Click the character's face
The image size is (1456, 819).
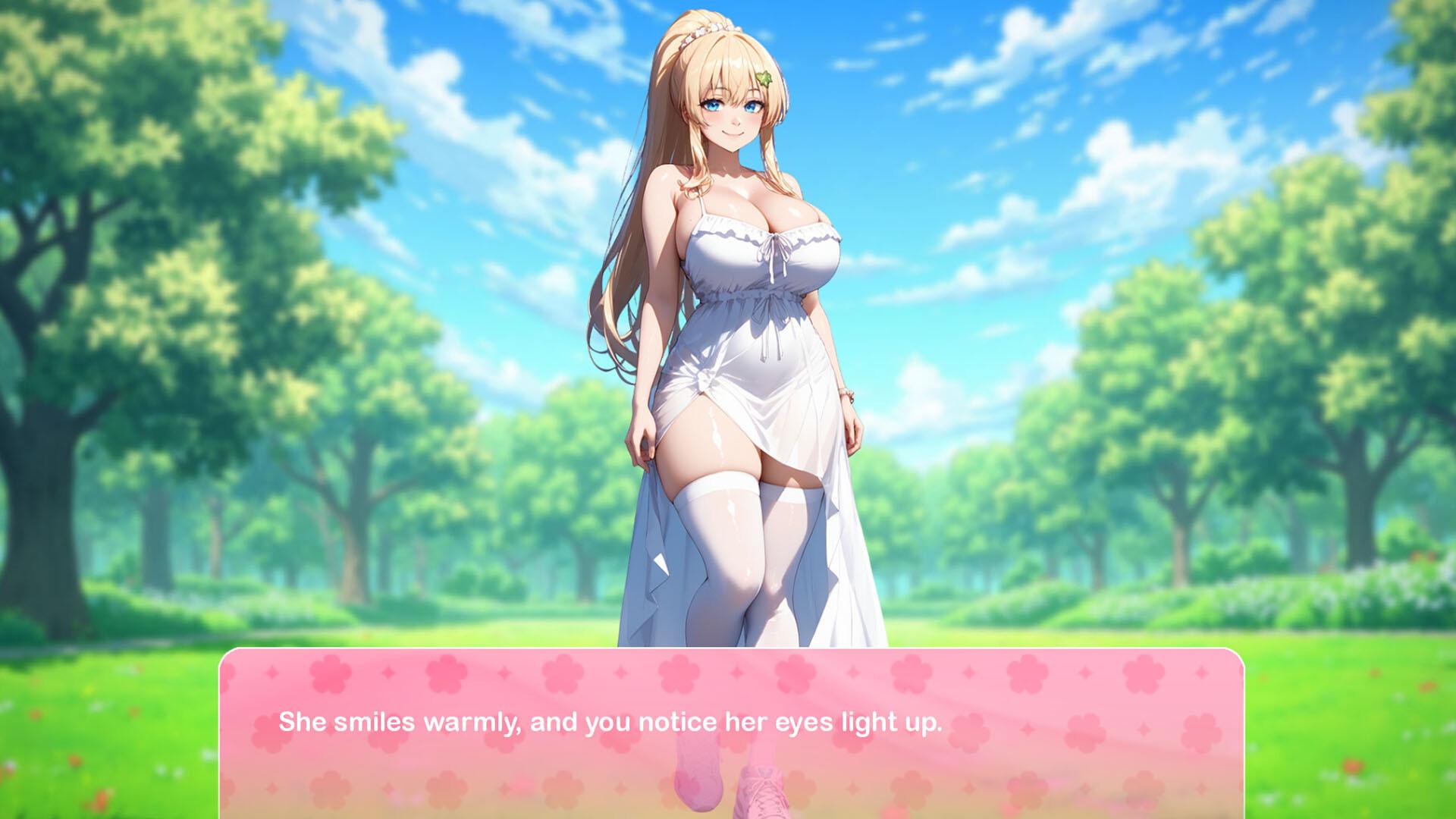pos(736,114)
